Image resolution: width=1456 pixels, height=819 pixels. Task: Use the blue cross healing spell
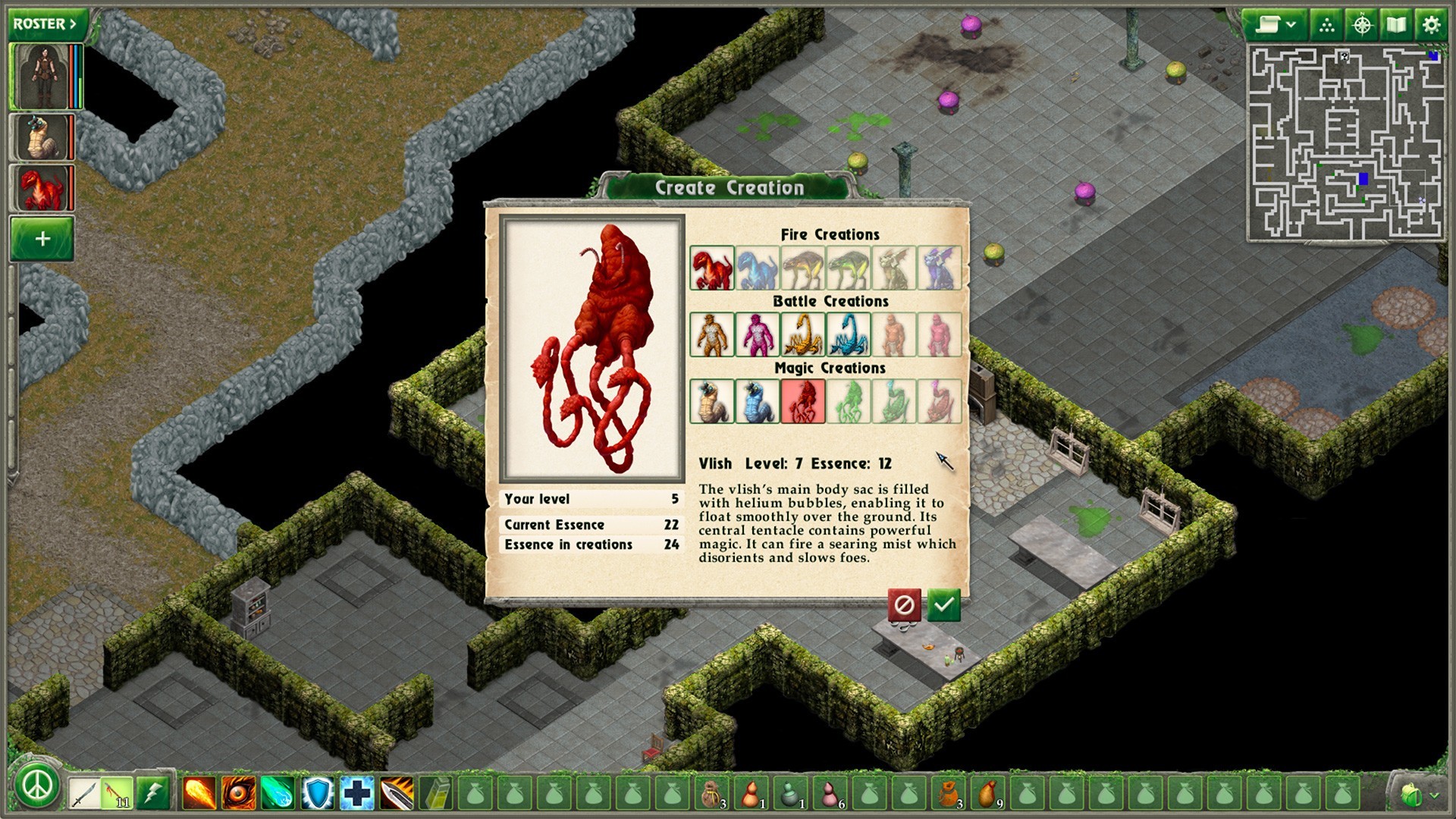tap(356, 793)
